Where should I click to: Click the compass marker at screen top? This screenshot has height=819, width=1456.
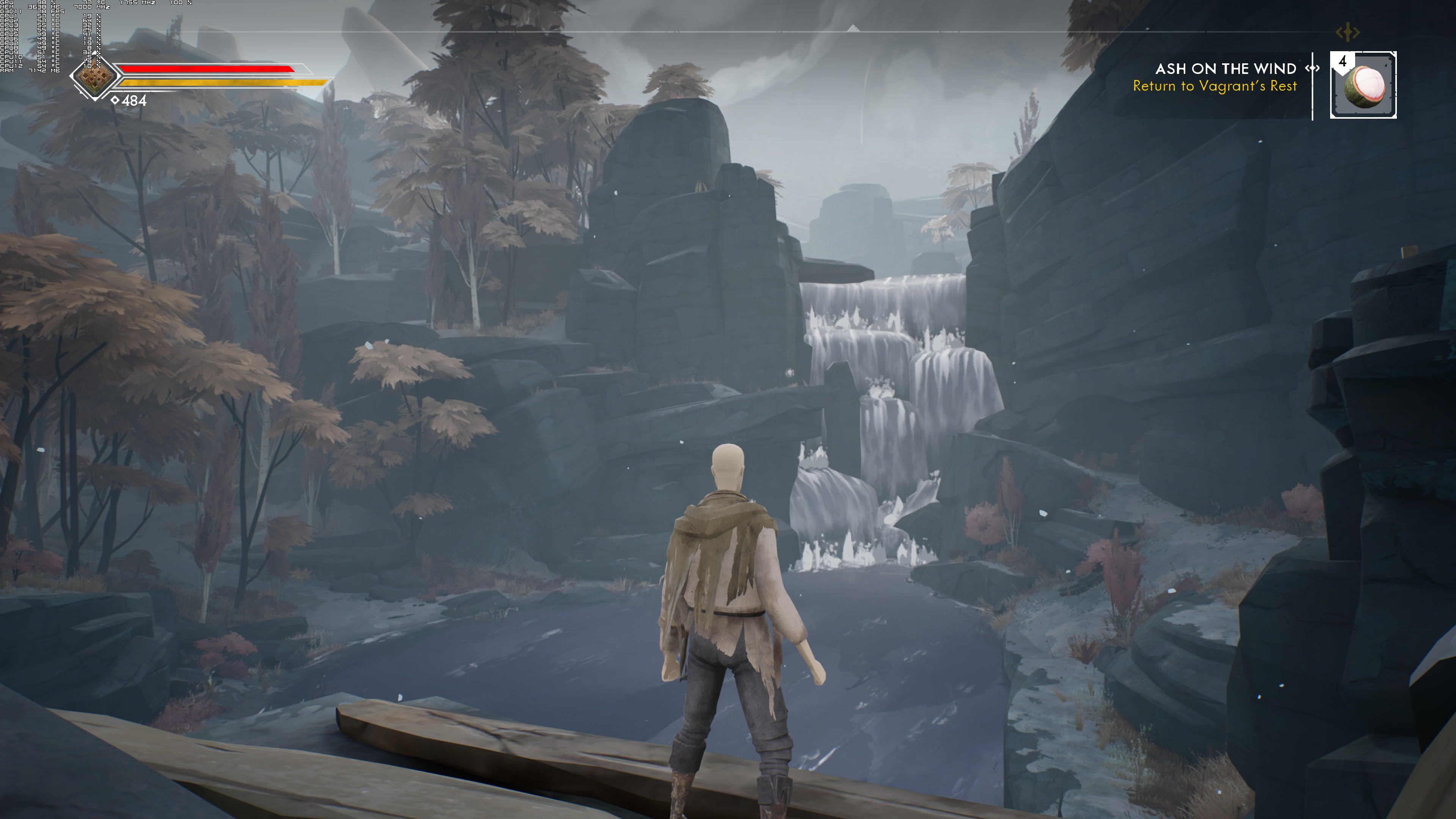tap(853, 28)
